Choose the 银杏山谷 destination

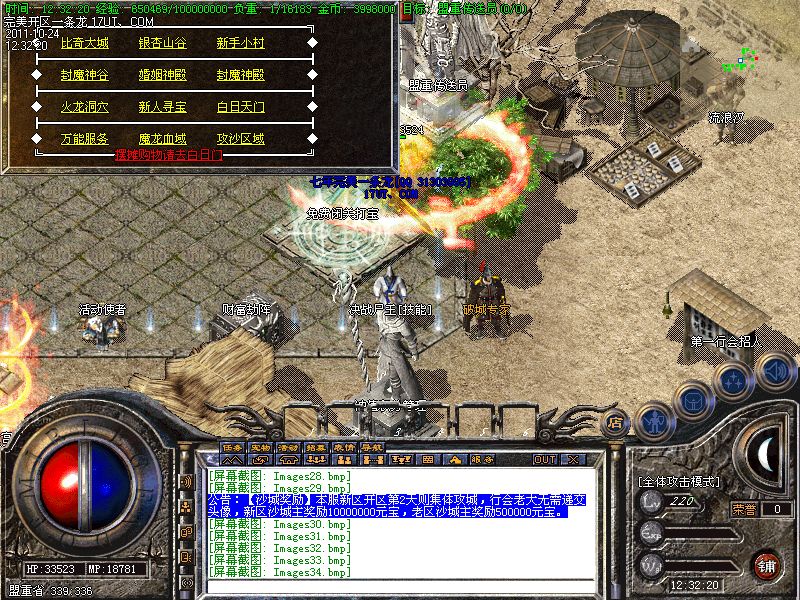pos(164,43)
